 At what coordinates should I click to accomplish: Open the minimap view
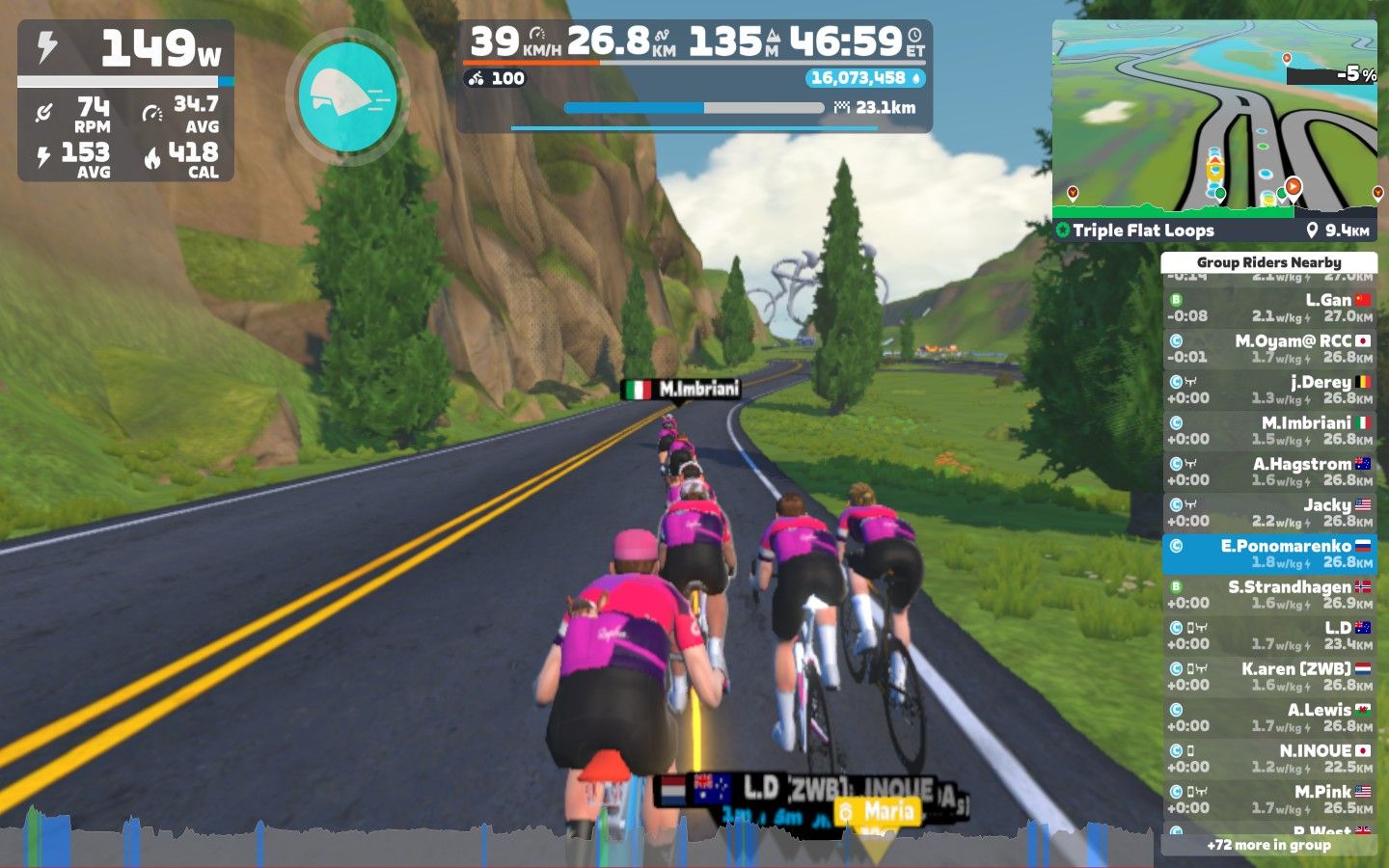1214,116
